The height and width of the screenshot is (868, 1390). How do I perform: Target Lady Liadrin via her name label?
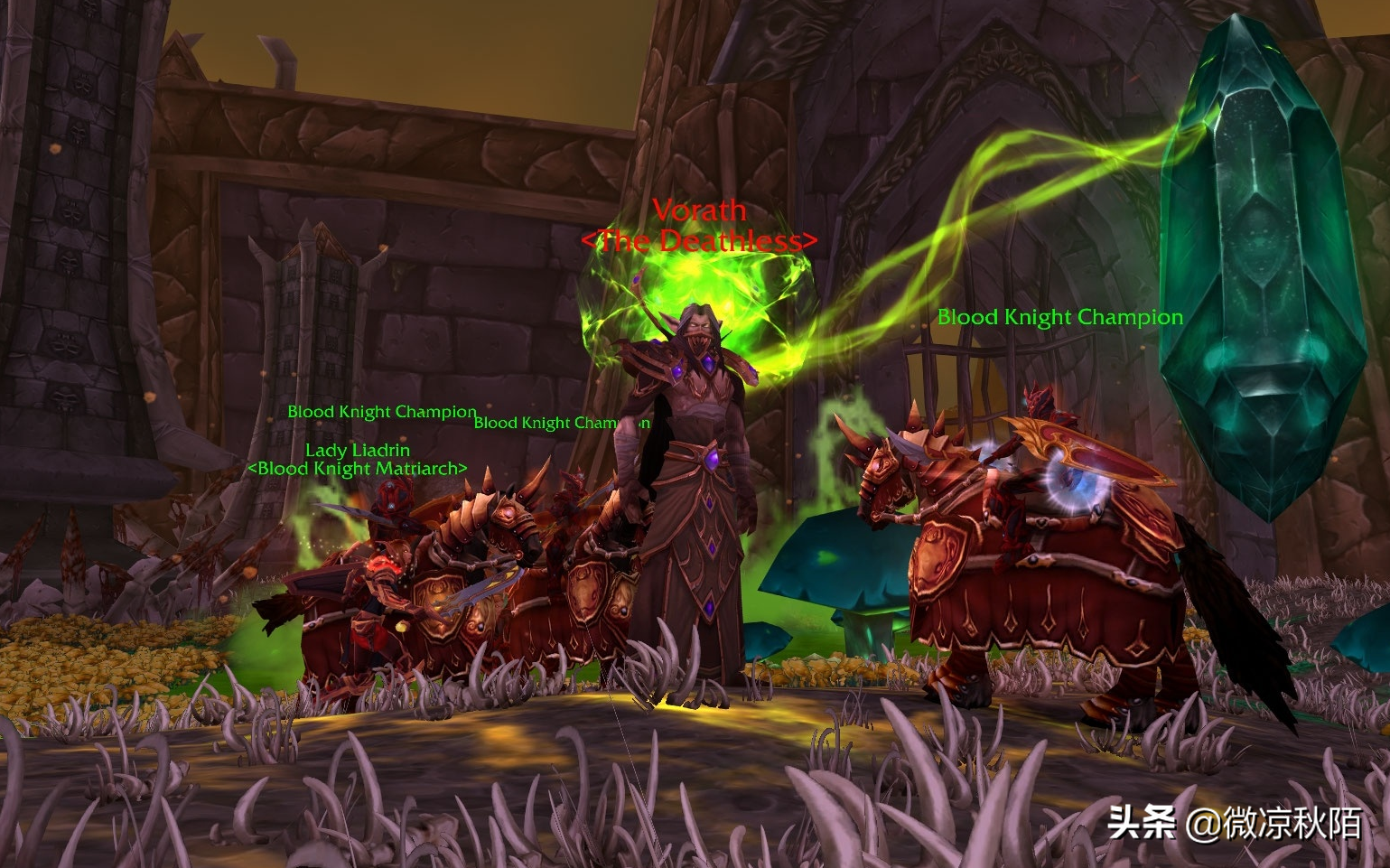pyautogui.click(x=358, y=450)
